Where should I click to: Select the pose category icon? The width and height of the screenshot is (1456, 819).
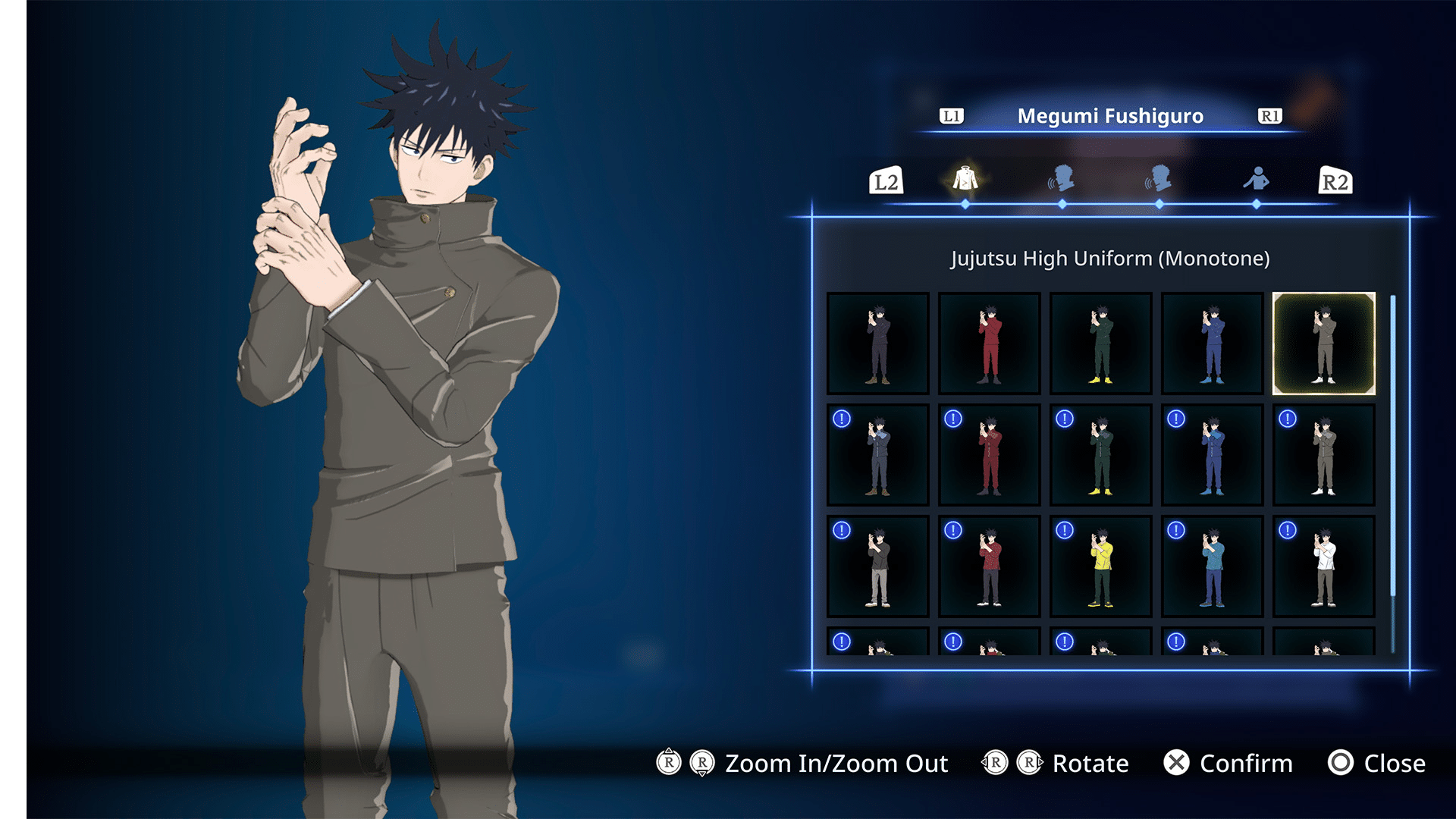click(x=1257, y=180)
